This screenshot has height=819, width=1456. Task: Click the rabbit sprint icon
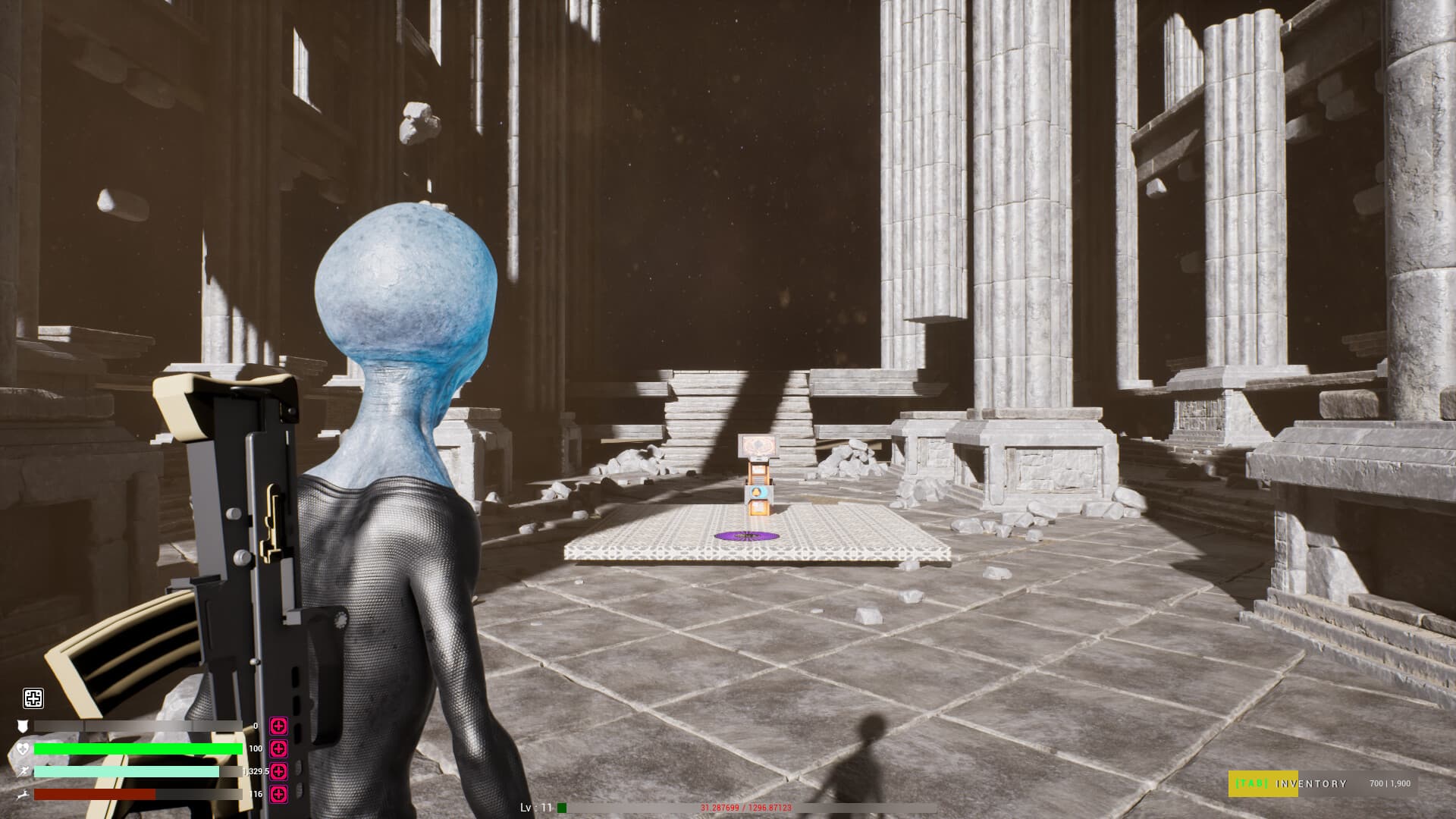coord(23,795)
